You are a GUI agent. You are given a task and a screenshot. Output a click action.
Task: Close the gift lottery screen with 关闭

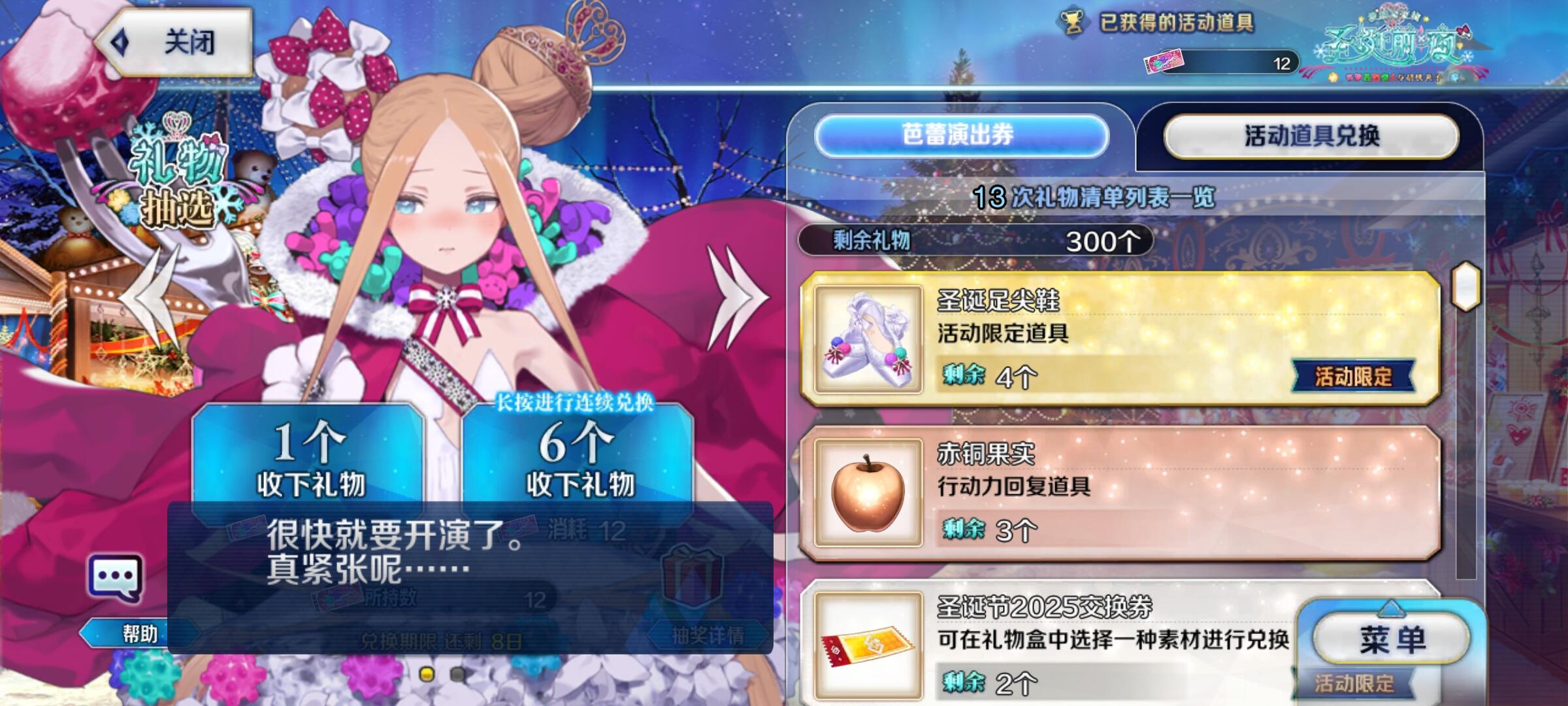coord(175,43)
